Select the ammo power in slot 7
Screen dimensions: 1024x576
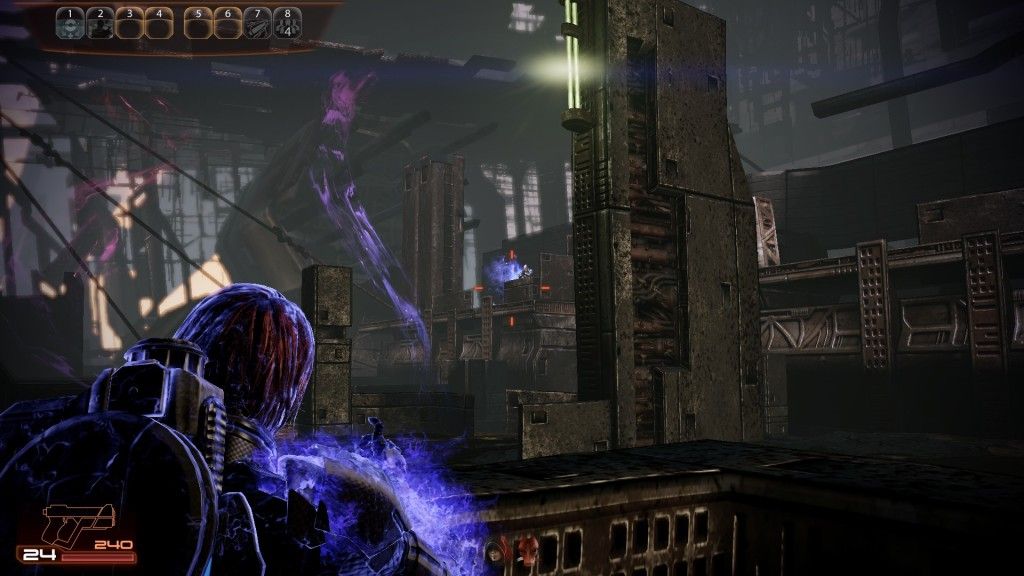257,23
